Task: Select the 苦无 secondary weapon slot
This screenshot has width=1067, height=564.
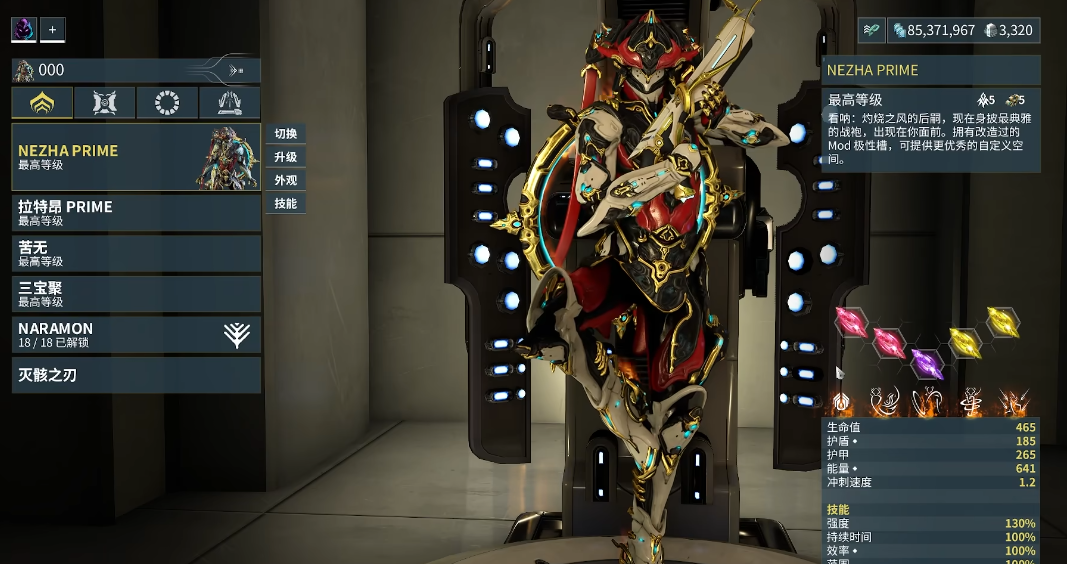Action: point(135,253)
